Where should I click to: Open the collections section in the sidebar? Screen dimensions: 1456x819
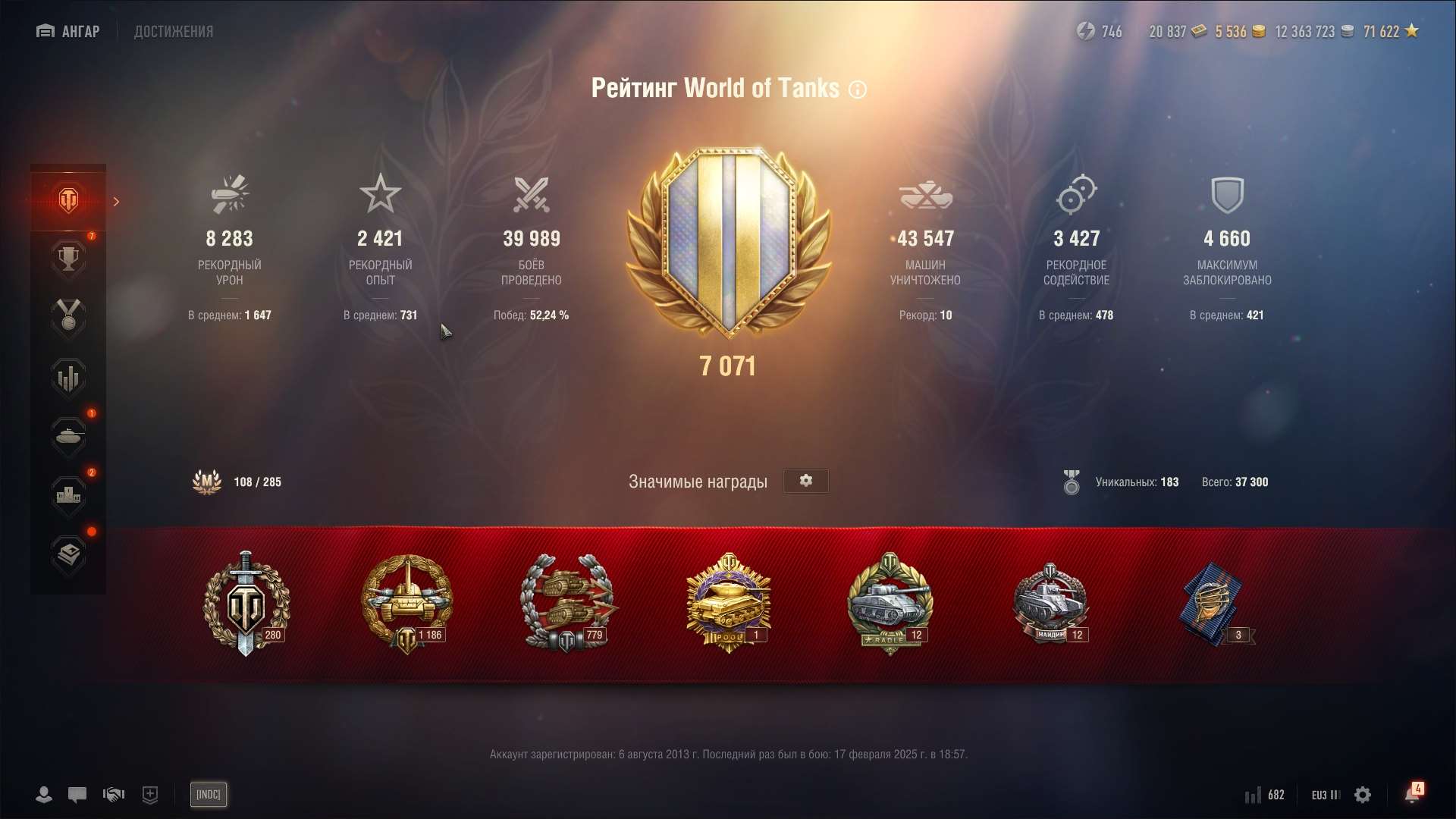tap(68, 556)
